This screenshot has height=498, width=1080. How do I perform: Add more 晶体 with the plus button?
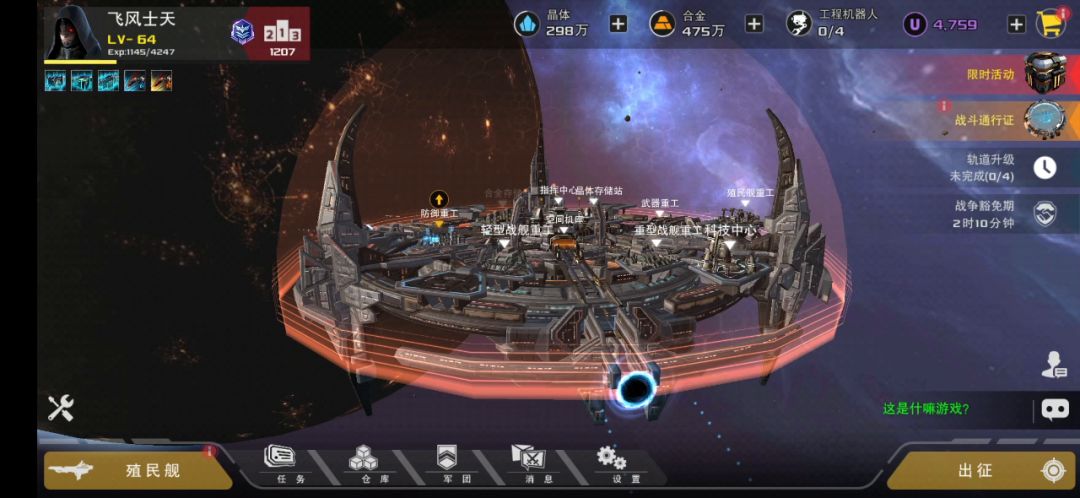click(618, 24)
